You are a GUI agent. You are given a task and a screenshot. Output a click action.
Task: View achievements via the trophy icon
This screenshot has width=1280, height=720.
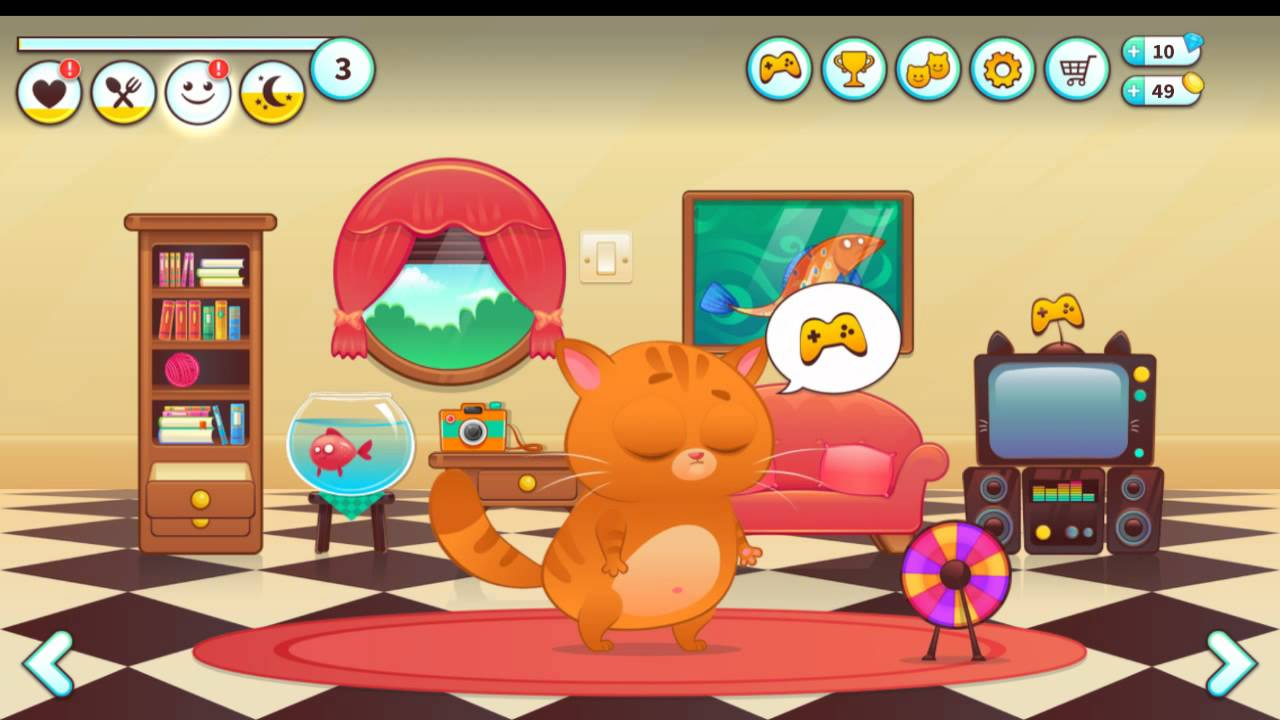click(853, 70)
